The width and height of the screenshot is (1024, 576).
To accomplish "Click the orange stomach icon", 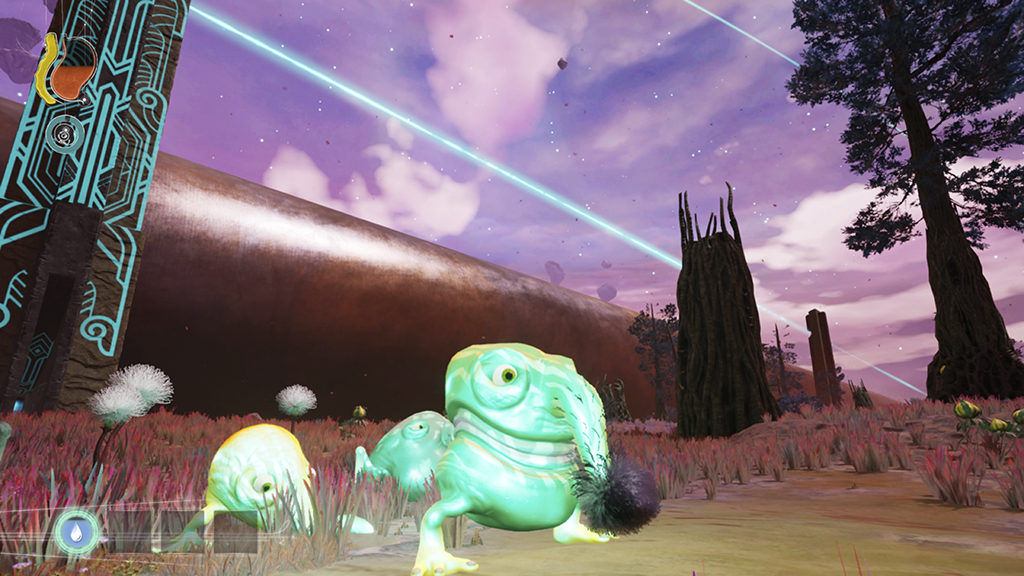I will 70,76.
